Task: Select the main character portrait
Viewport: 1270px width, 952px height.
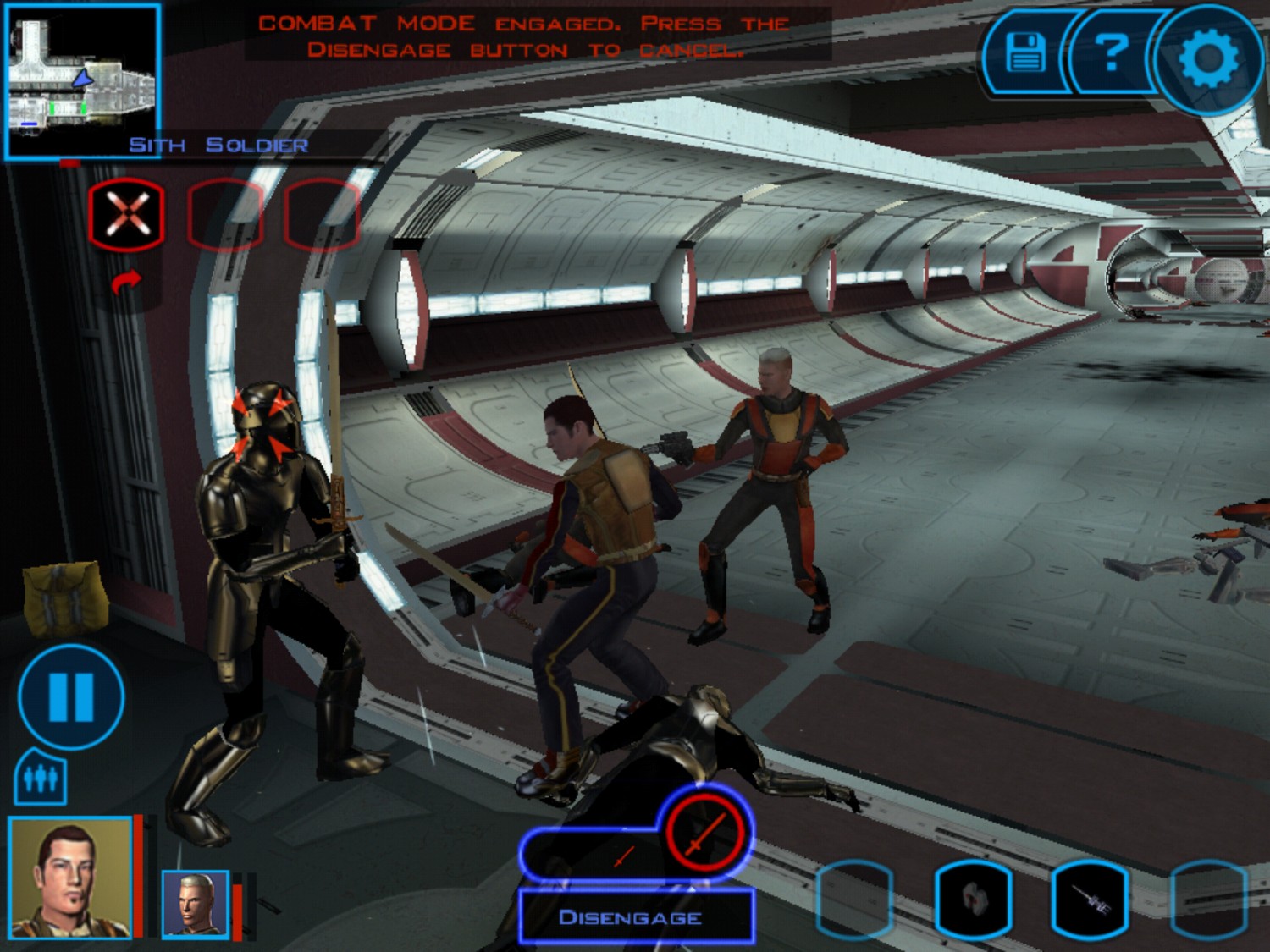Action: point(70,877)
